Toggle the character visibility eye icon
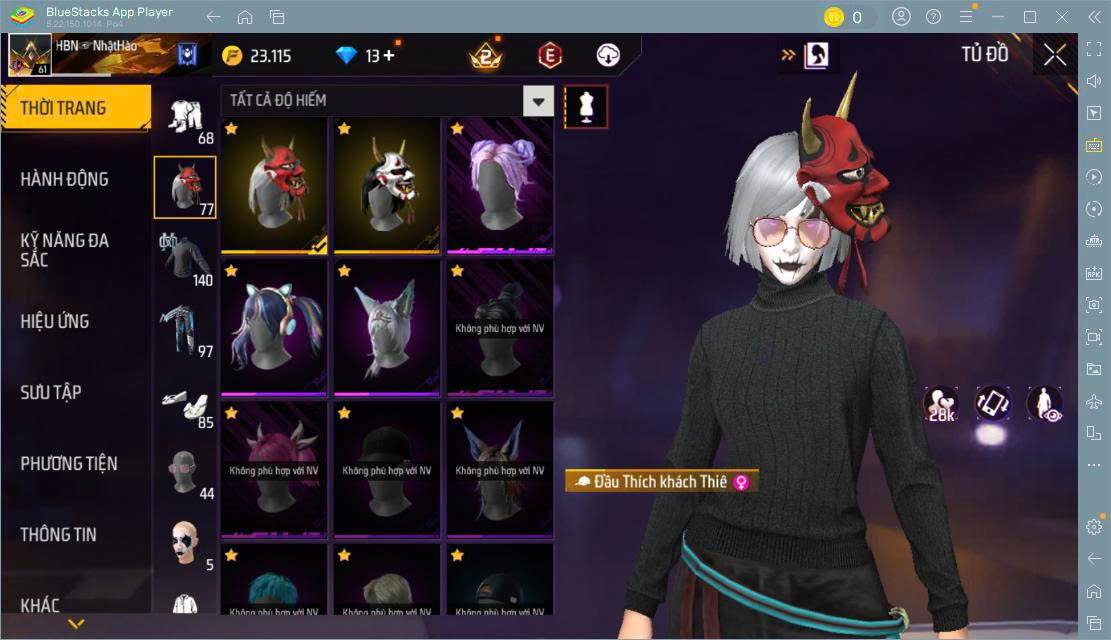1111x640 pixels. tap(1045, 403)
